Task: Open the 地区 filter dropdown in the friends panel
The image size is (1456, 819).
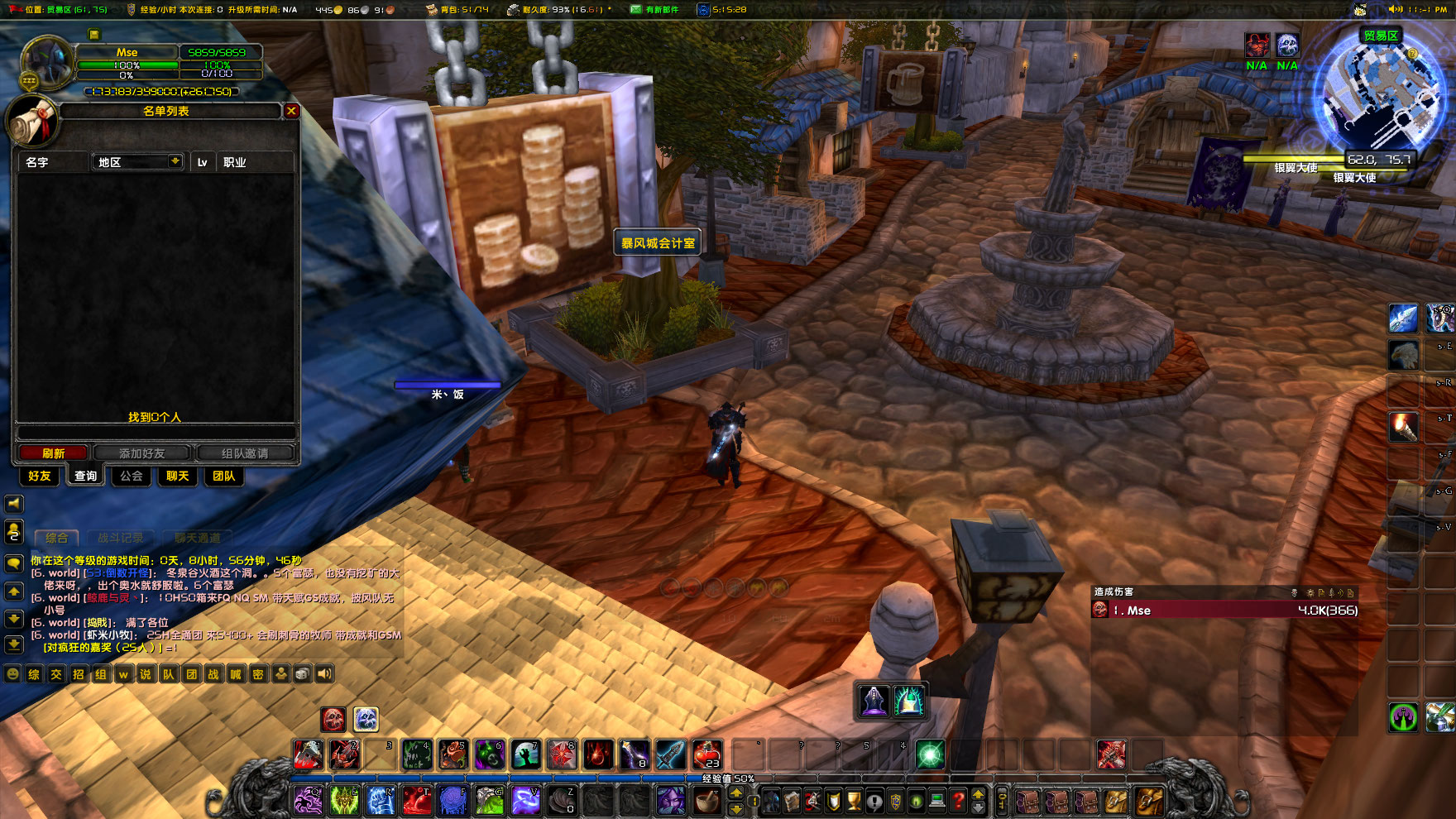Action: (x=137, y=162)
